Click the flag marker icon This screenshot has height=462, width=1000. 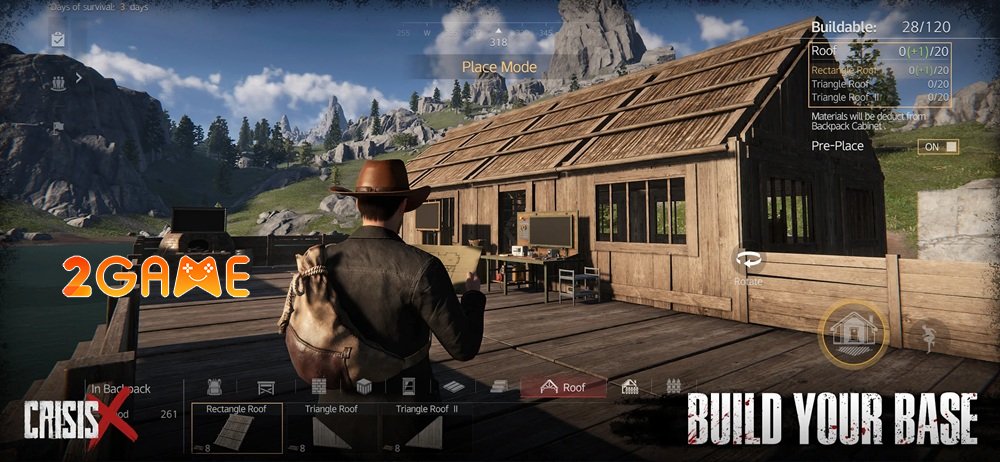tap(58, 126)
